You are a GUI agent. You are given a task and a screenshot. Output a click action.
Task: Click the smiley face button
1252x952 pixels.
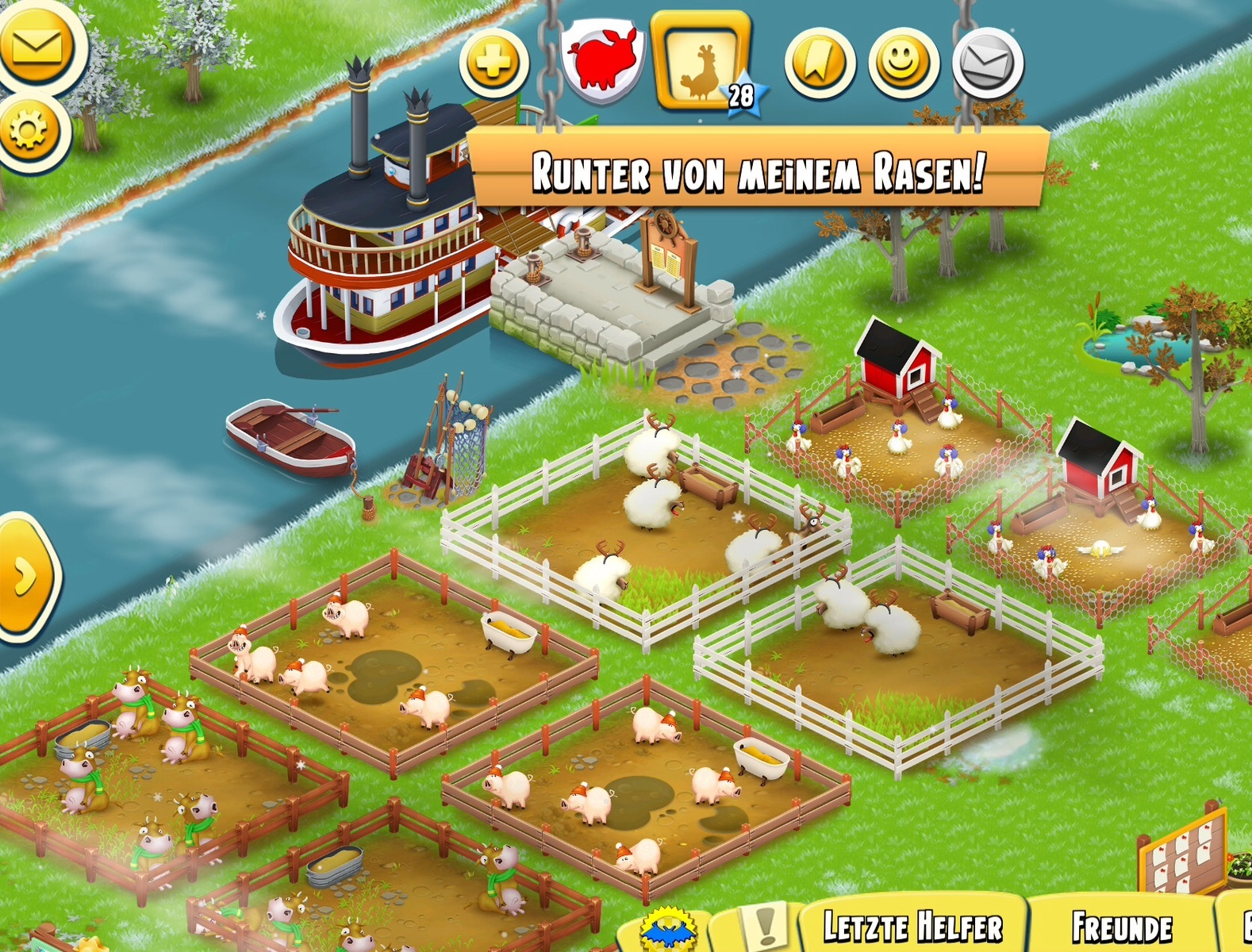coord(904,63)
